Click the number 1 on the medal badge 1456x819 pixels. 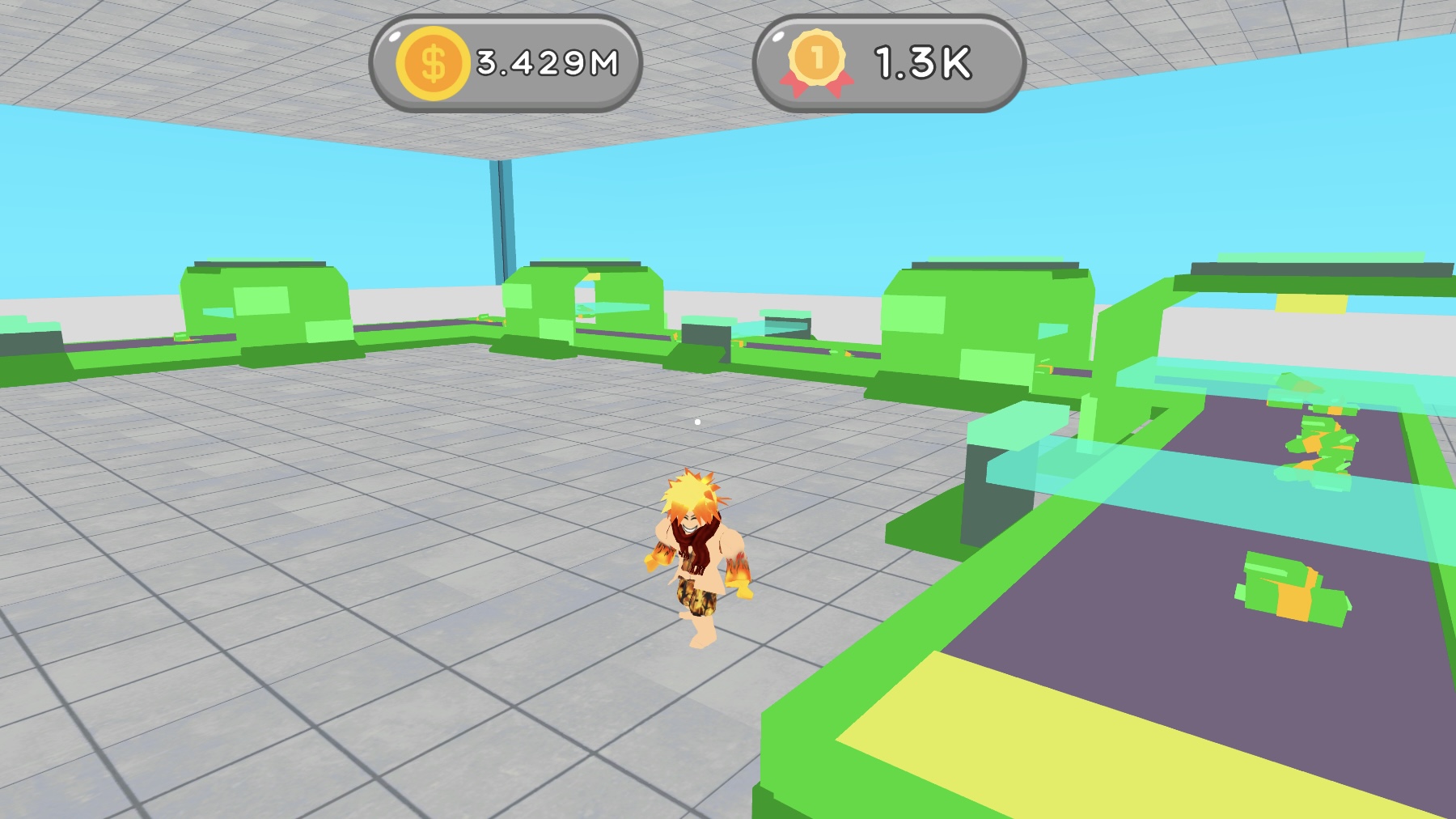pyautogui.click(x=820, y=57)
